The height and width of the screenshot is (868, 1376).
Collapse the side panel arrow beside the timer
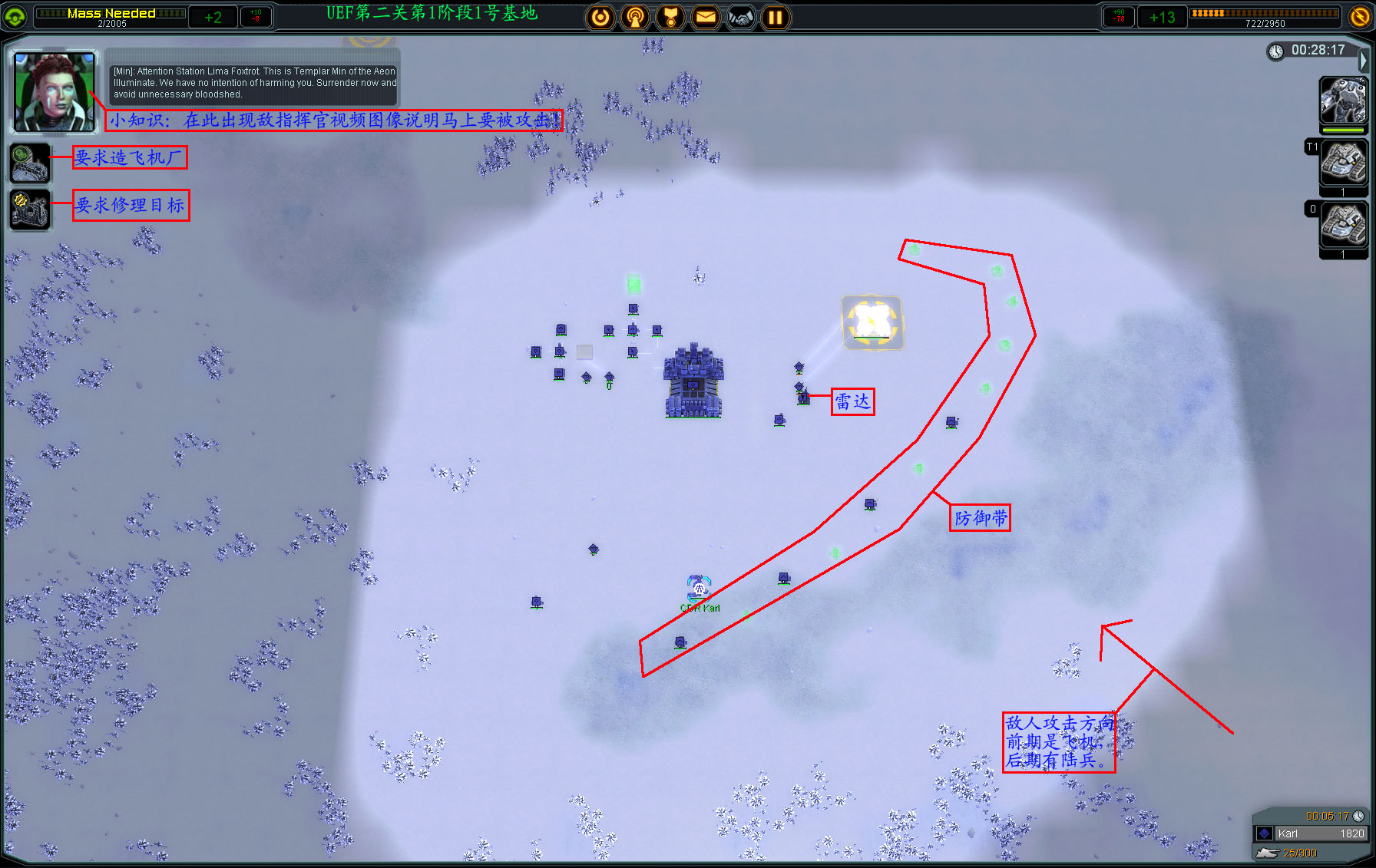[x=1364, y=60]
